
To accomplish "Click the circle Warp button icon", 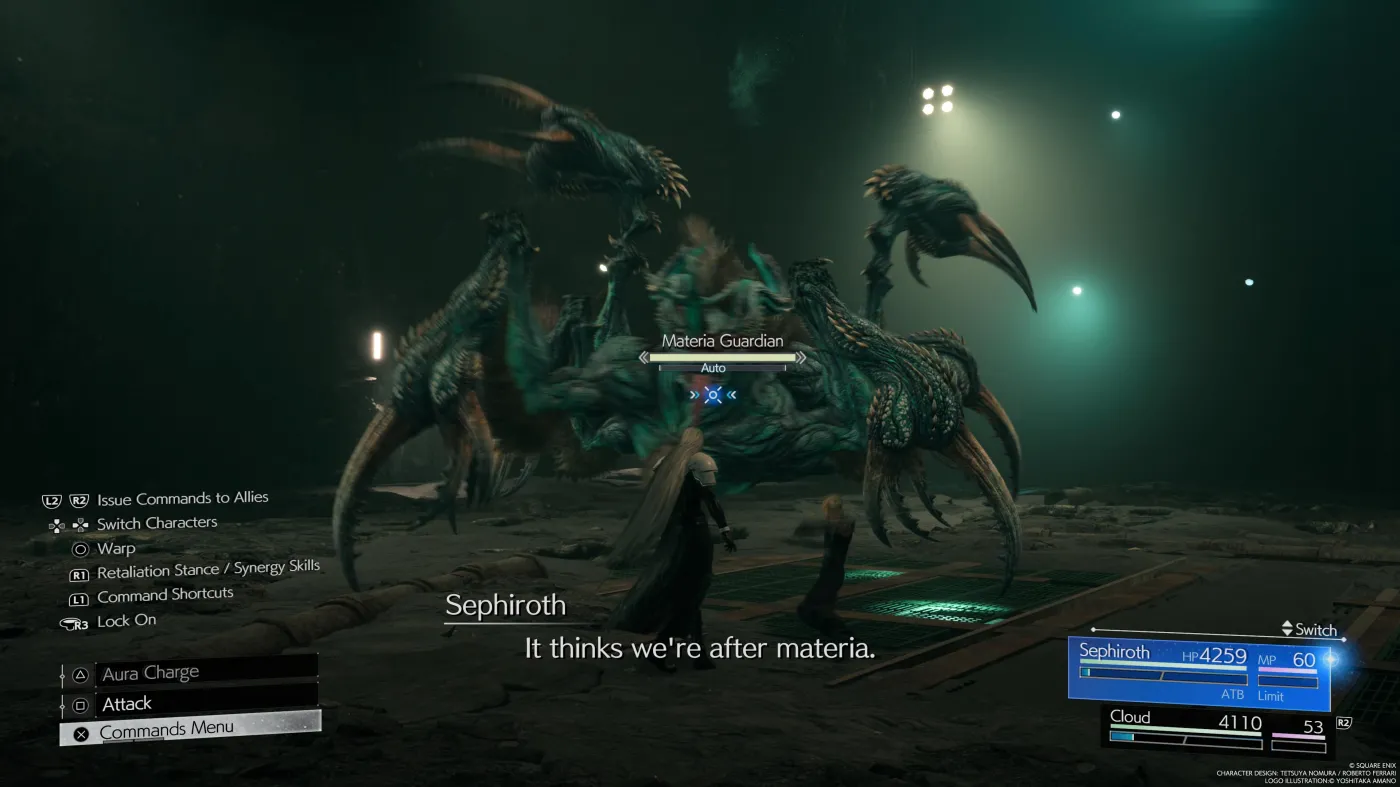I will click(x=82, y=548).
